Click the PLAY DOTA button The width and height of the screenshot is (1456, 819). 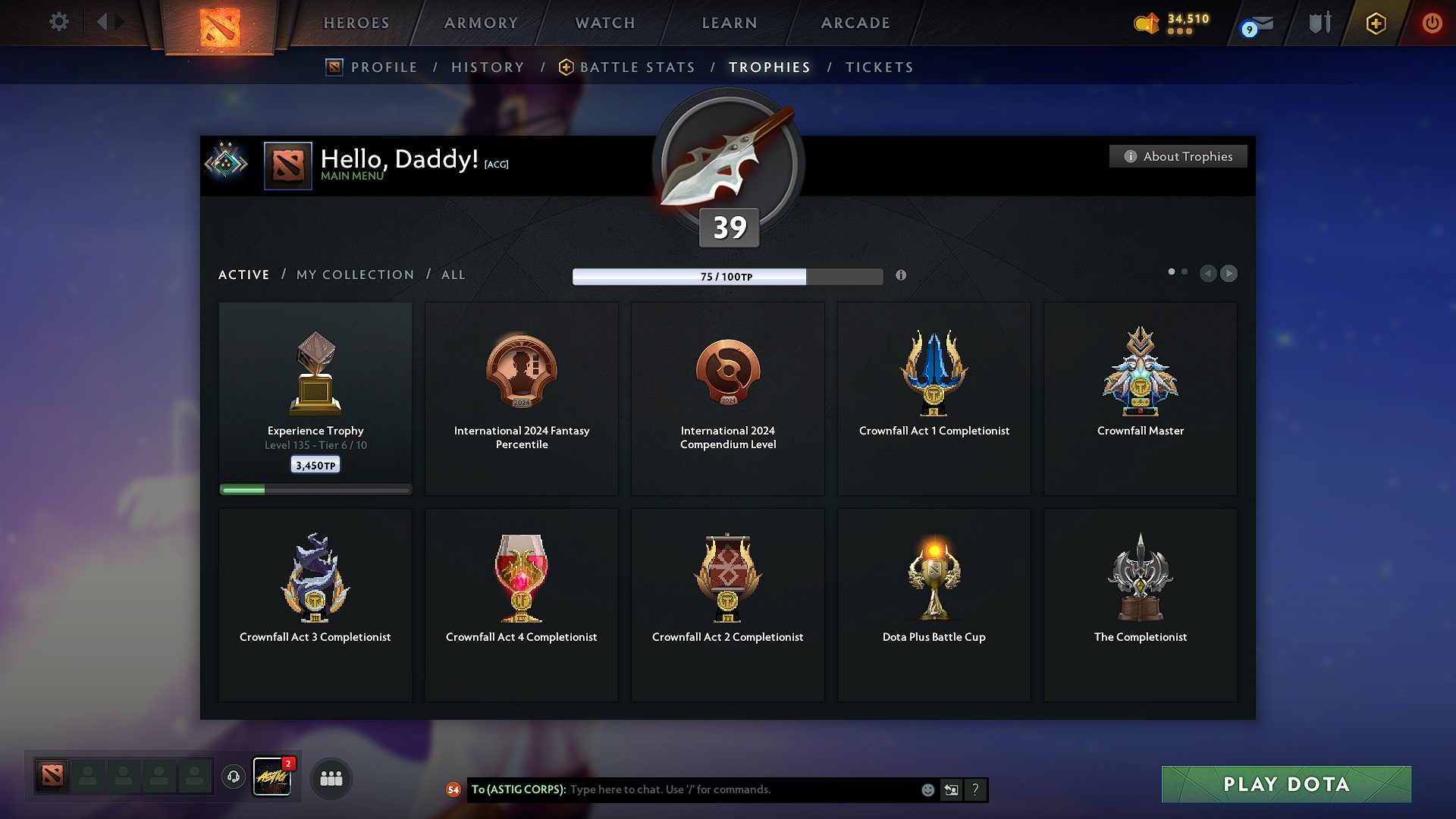point(1285,784)
